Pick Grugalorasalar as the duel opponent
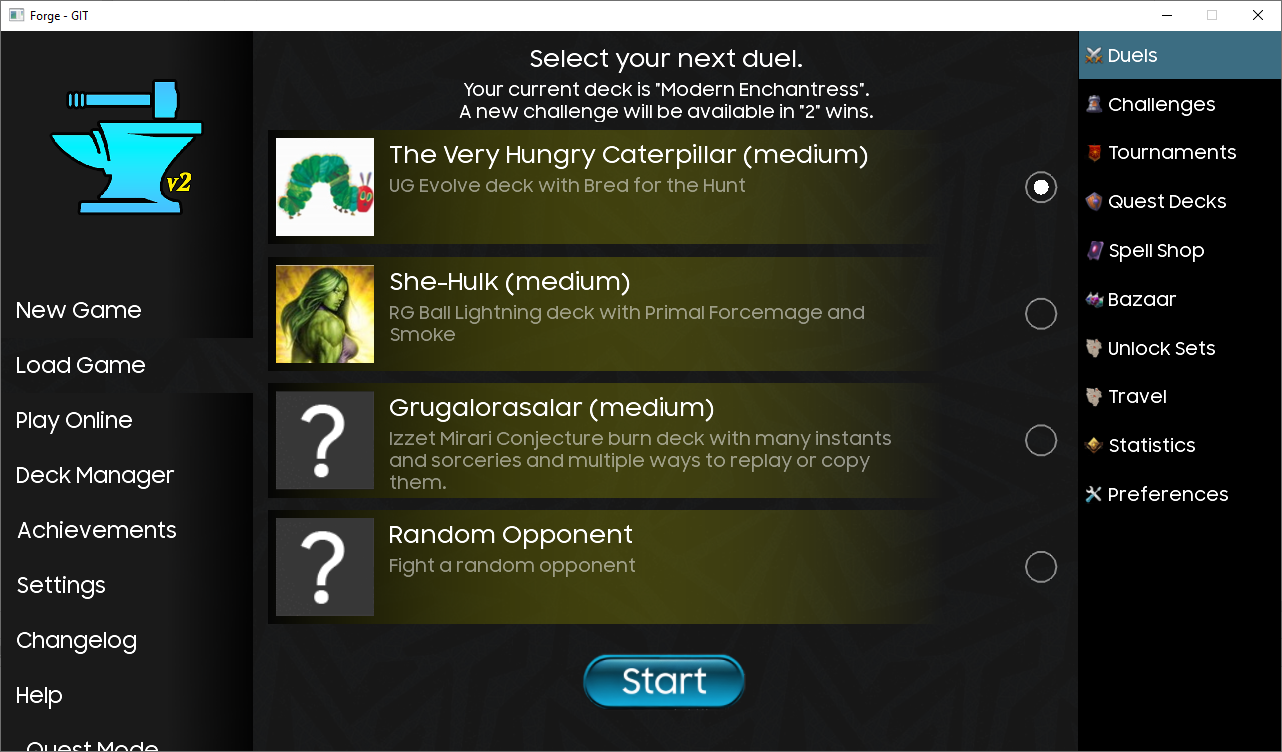The image size is (1282, 752). pyautogui.click(x=1040, y=440)
